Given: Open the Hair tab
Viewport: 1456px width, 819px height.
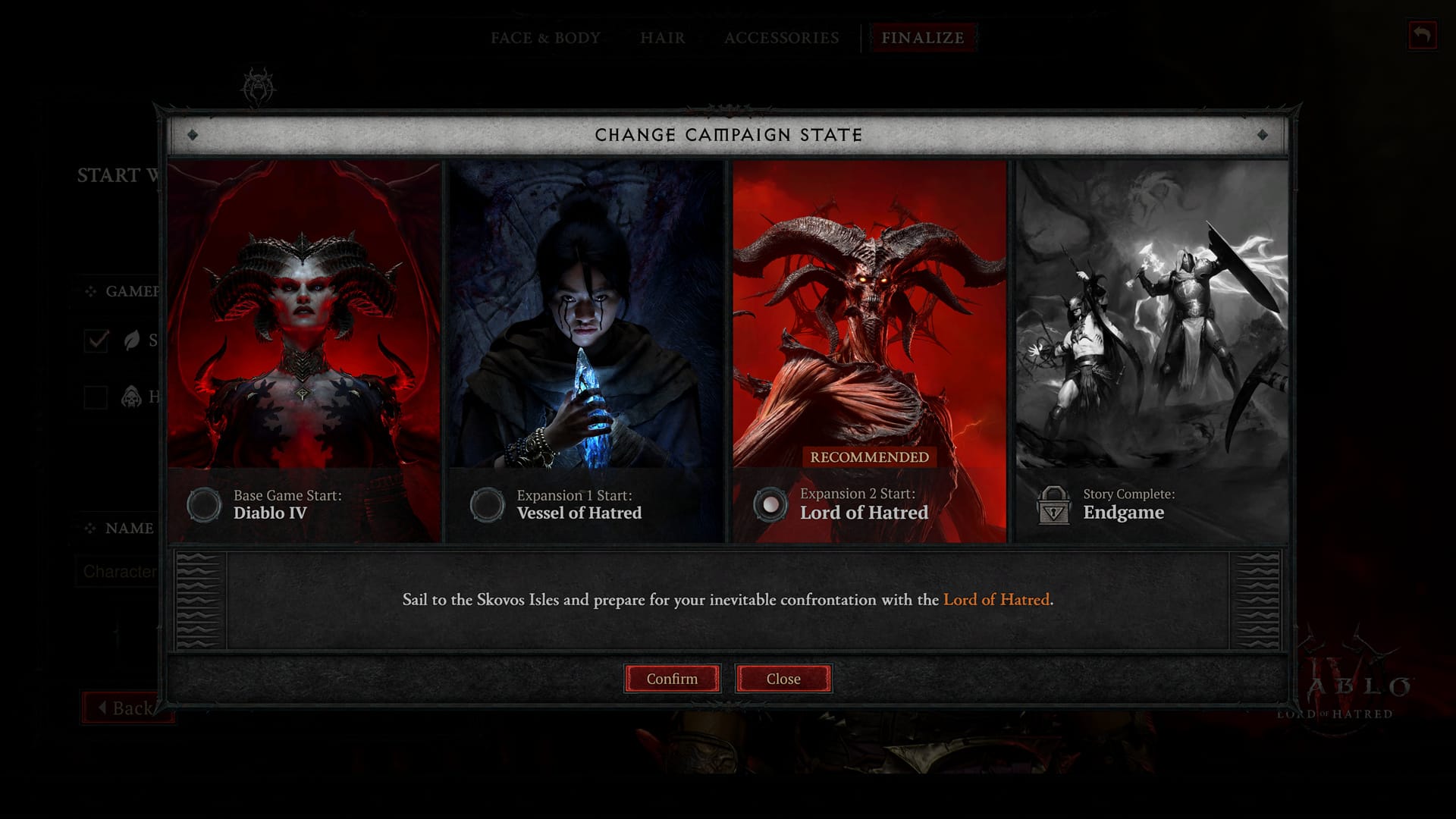Looking at the screenshot, I should pos(662,38).
